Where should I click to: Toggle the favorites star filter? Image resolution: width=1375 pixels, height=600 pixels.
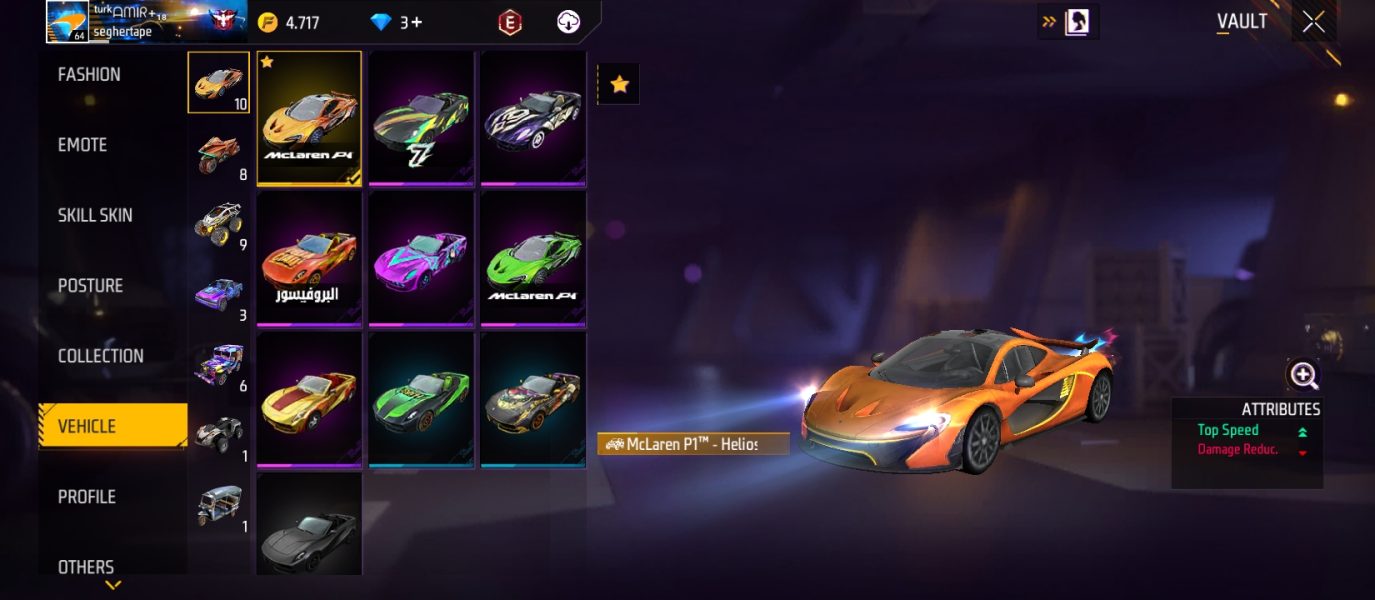(x=619, y=85)
